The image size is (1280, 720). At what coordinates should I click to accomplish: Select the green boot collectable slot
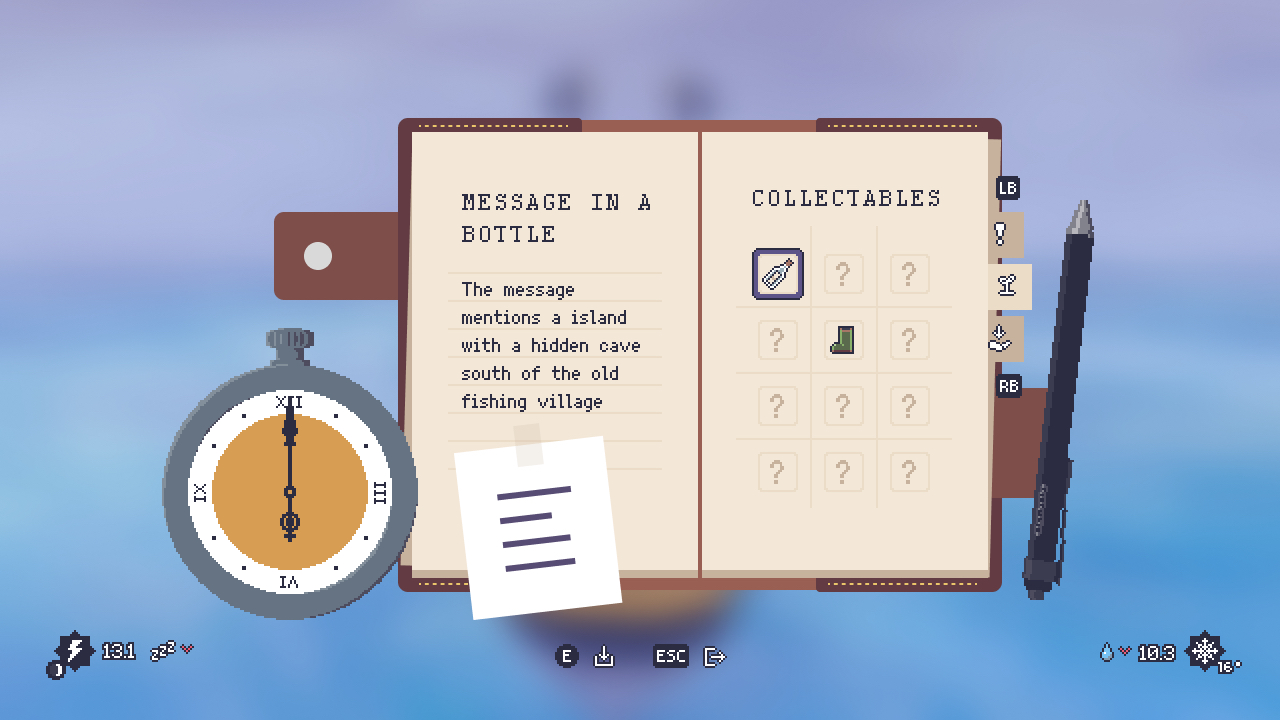[843, 340]
